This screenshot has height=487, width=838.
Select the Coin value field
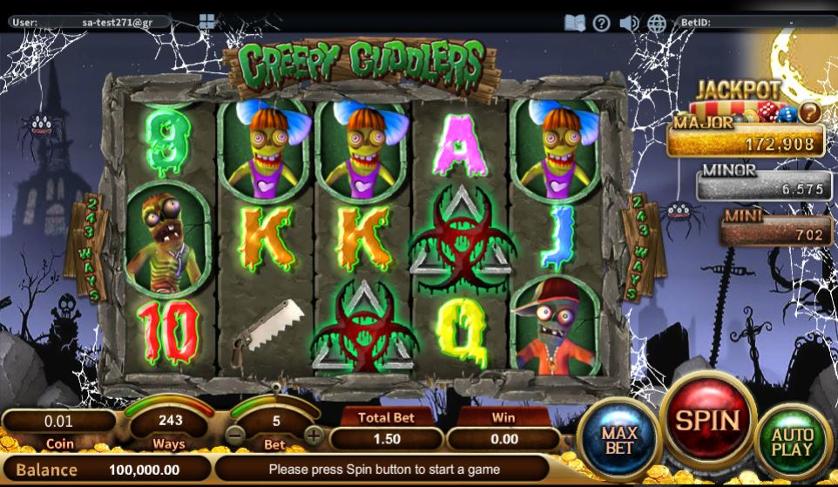58,421
